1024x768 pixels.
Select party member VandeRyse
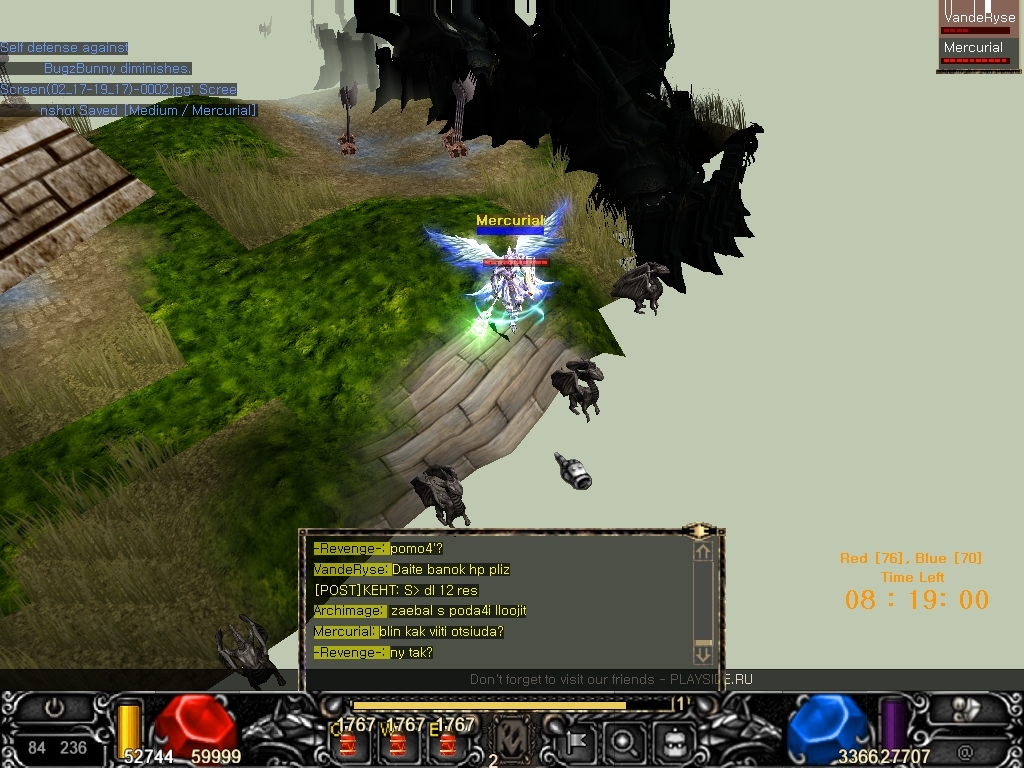pyautogui.click(x=979, y=19)
